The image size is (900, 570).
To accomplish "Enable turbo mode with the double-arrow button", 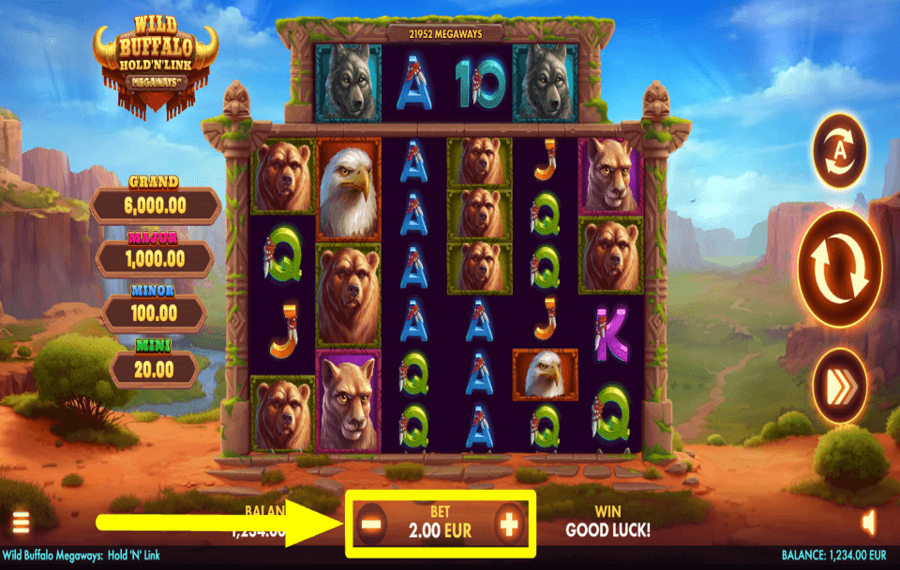I will 840,383.
